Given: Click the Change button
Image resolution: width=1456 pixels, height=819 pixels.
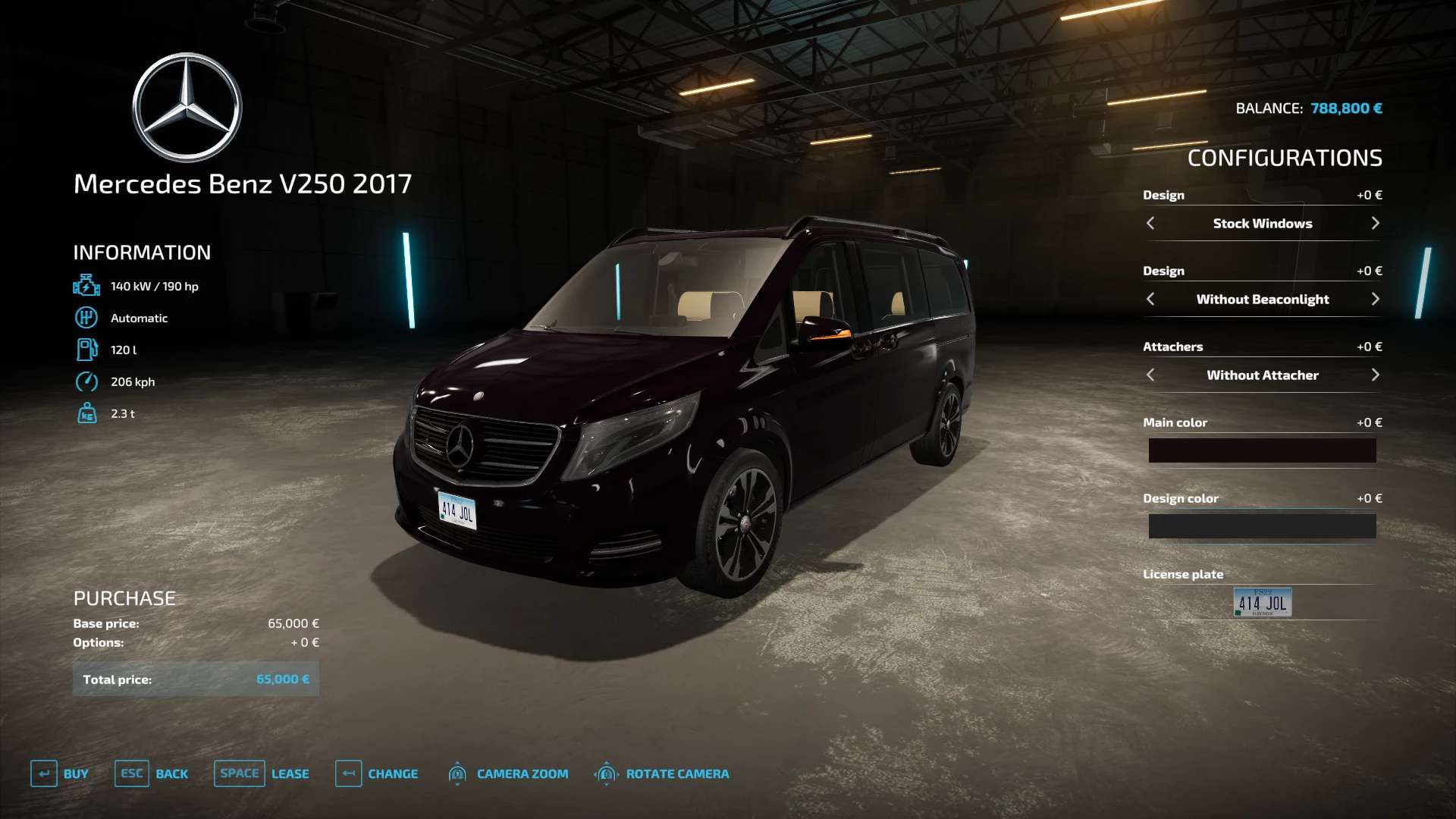Looking at the screenshot, I should 377,773.
